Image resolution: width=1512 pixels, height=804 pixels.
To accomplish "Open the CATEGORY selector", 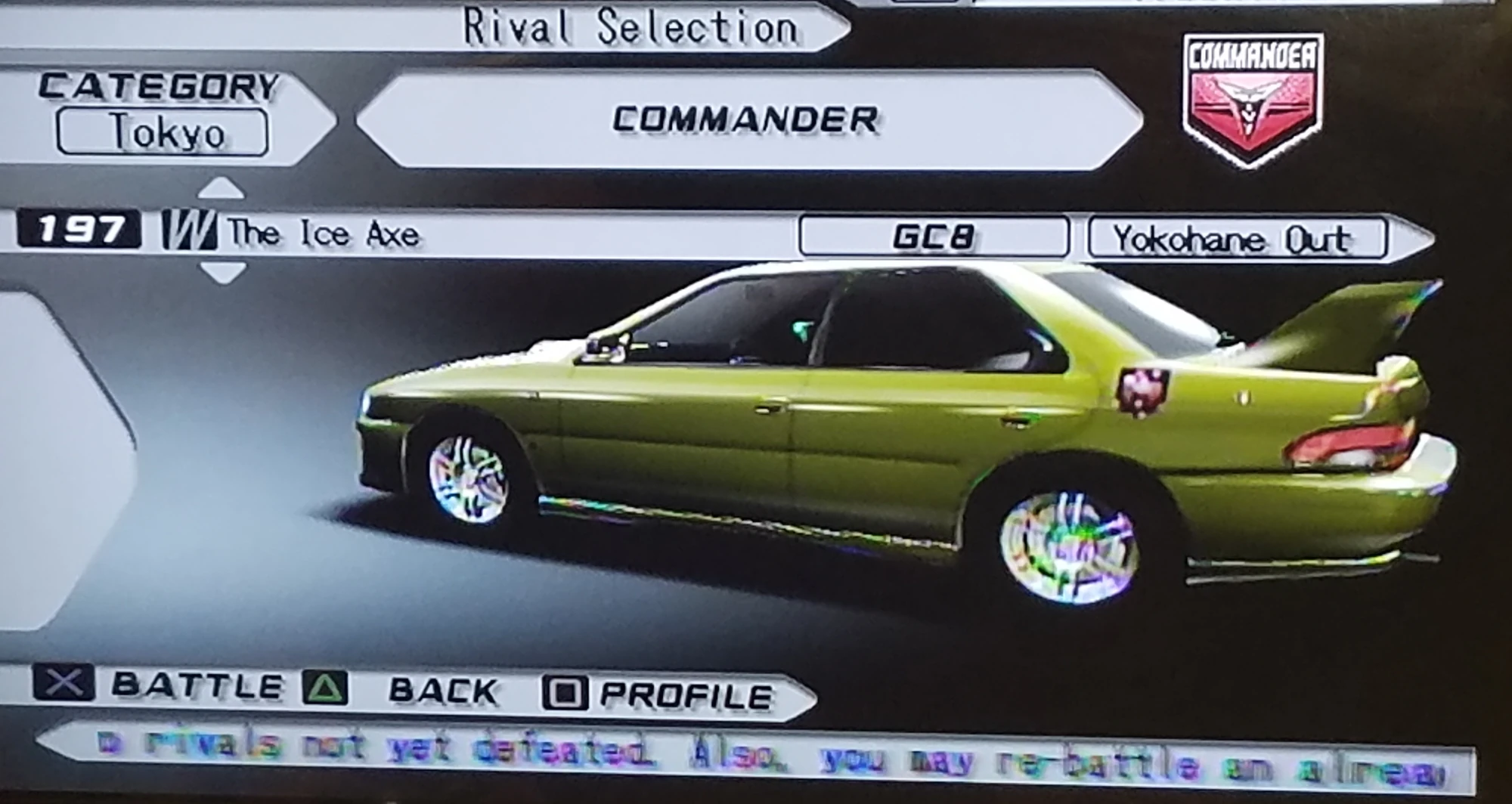I will coord(160,88).
